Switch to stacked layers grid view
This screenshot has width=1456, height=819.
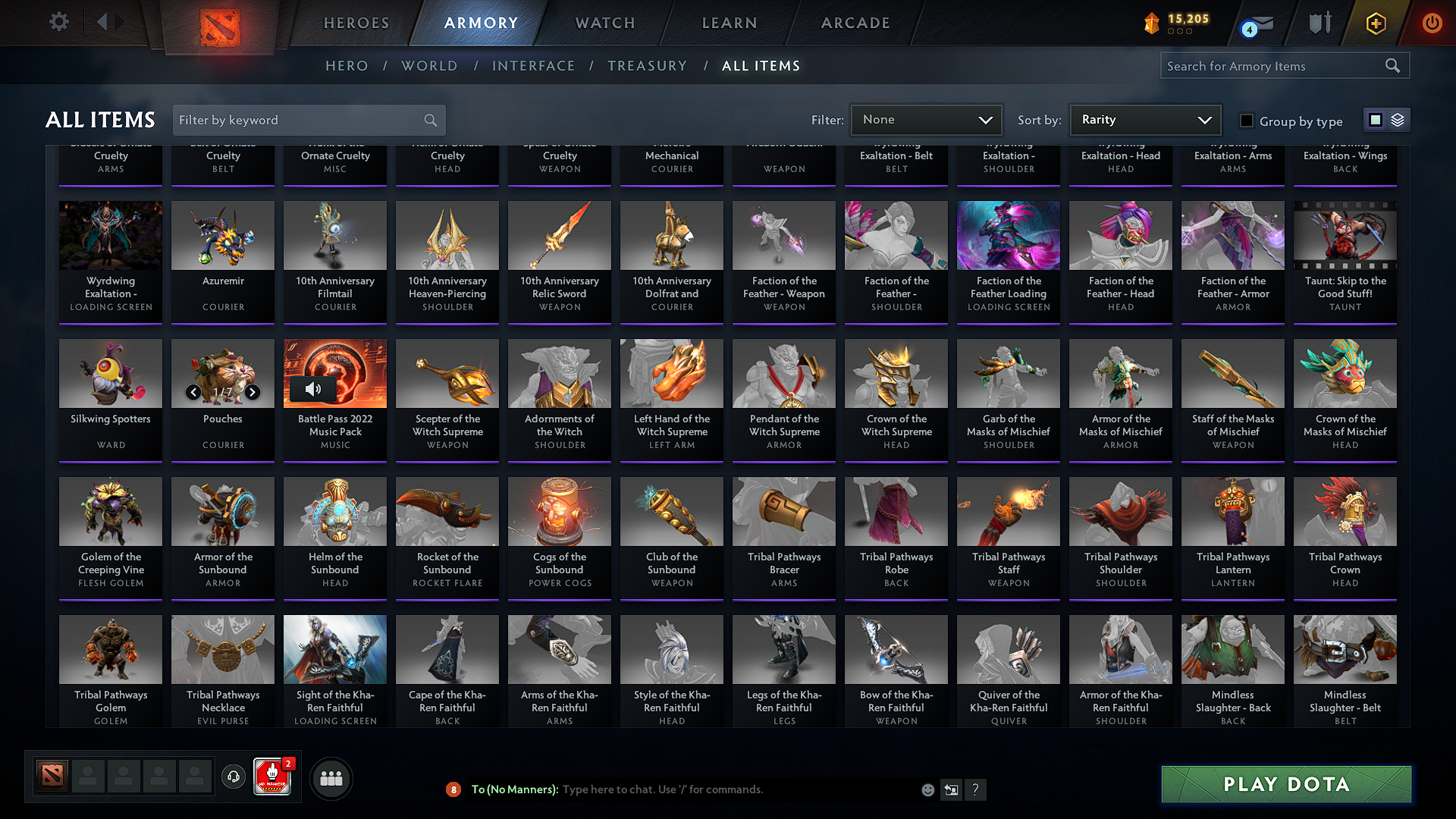click(1396, 119)
